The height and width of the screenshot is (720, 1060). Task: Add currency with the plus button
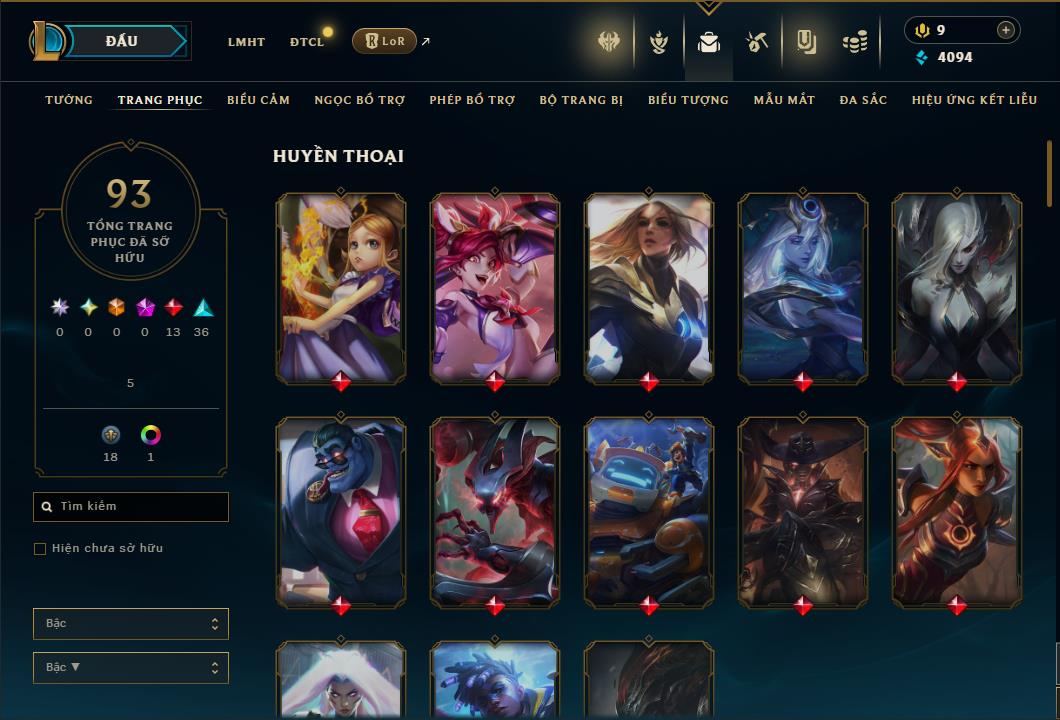coord(1005,30)
